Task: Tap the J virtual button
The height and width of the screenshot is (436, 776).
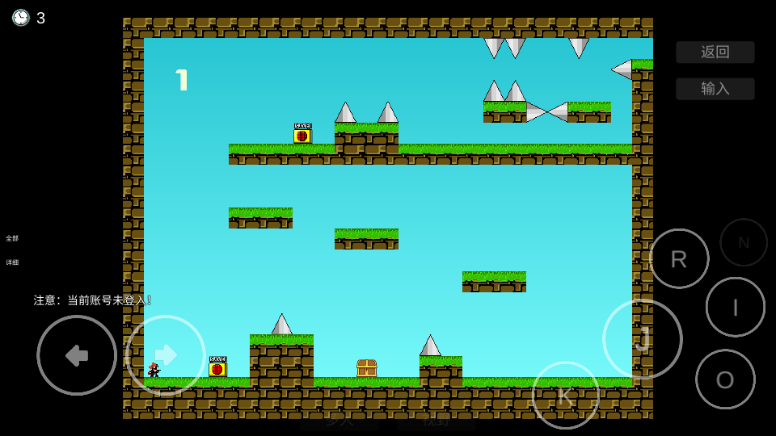Action: click(x=642, y=339)
